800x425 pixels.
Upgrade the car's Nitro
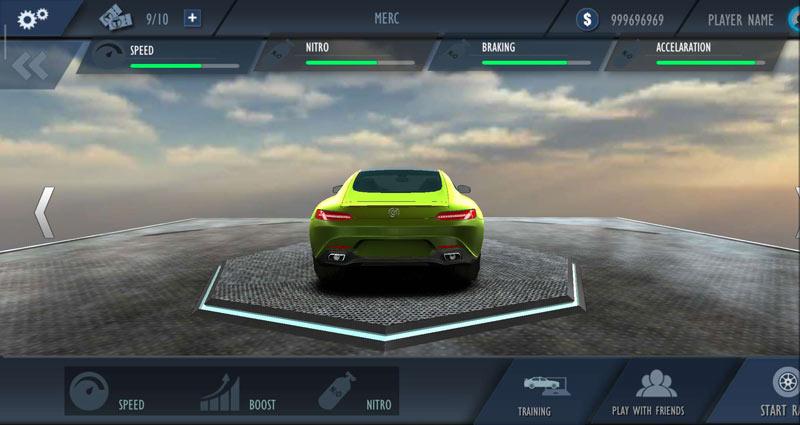tap(355, 391)
